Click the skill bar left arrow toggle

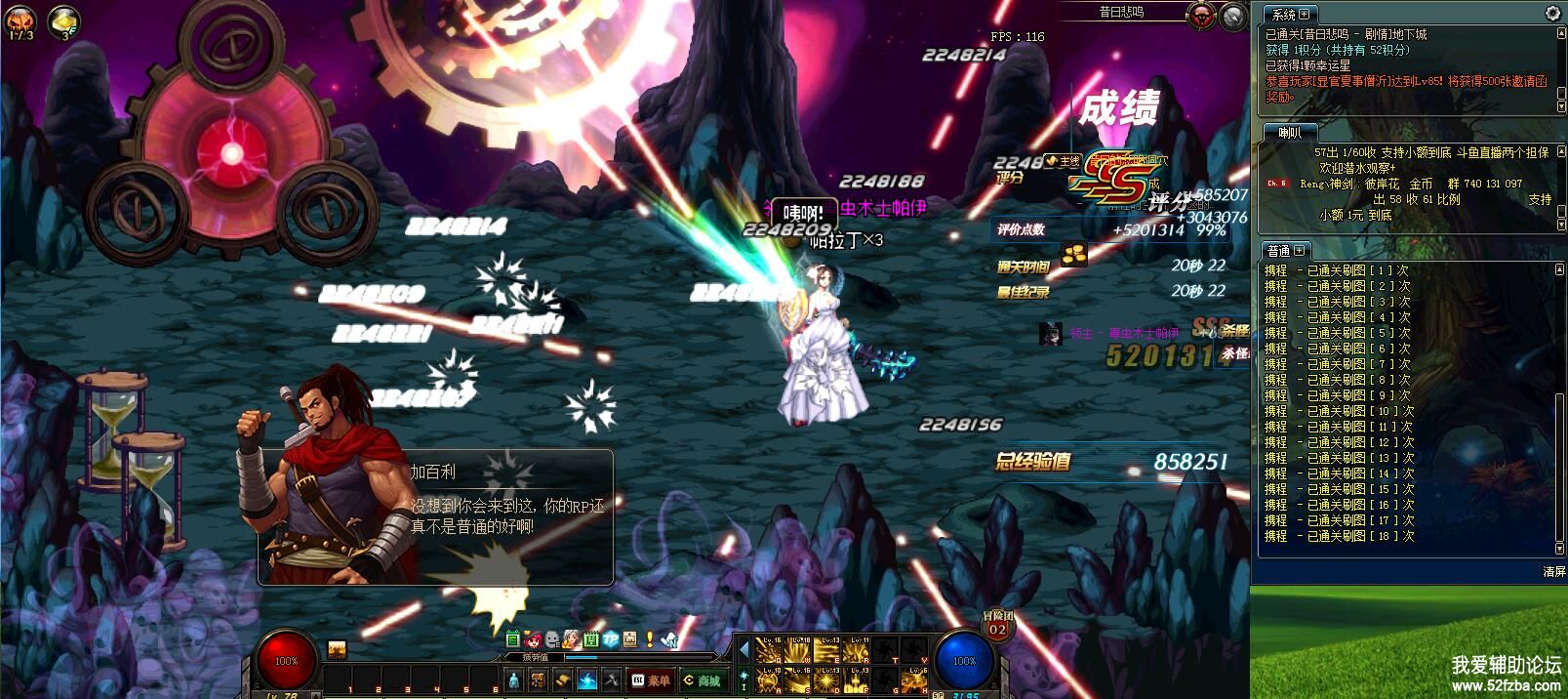tap(744, 649)
